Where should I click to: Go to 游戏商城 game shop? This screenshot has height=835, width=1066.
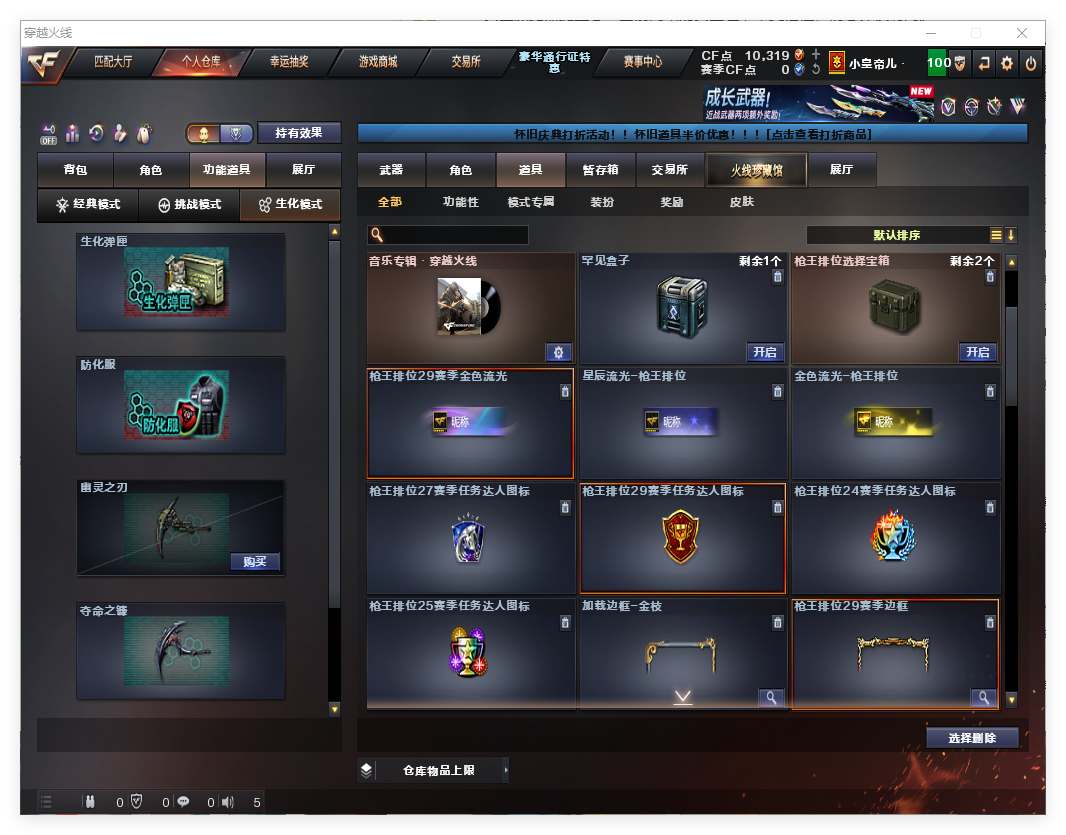[378, 62]
